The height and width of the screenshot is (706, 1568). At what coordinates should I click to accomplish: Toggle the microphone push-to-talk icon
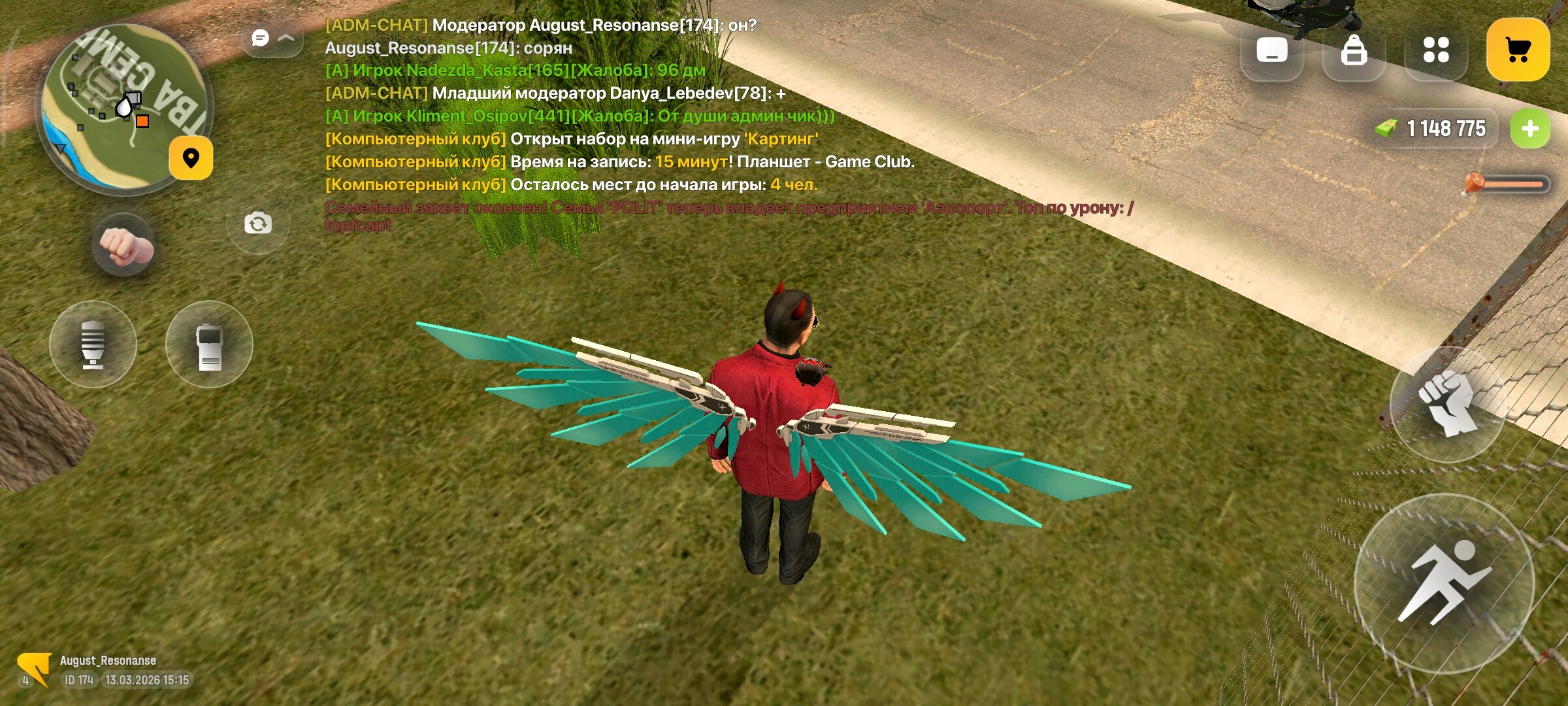point(93,345)
